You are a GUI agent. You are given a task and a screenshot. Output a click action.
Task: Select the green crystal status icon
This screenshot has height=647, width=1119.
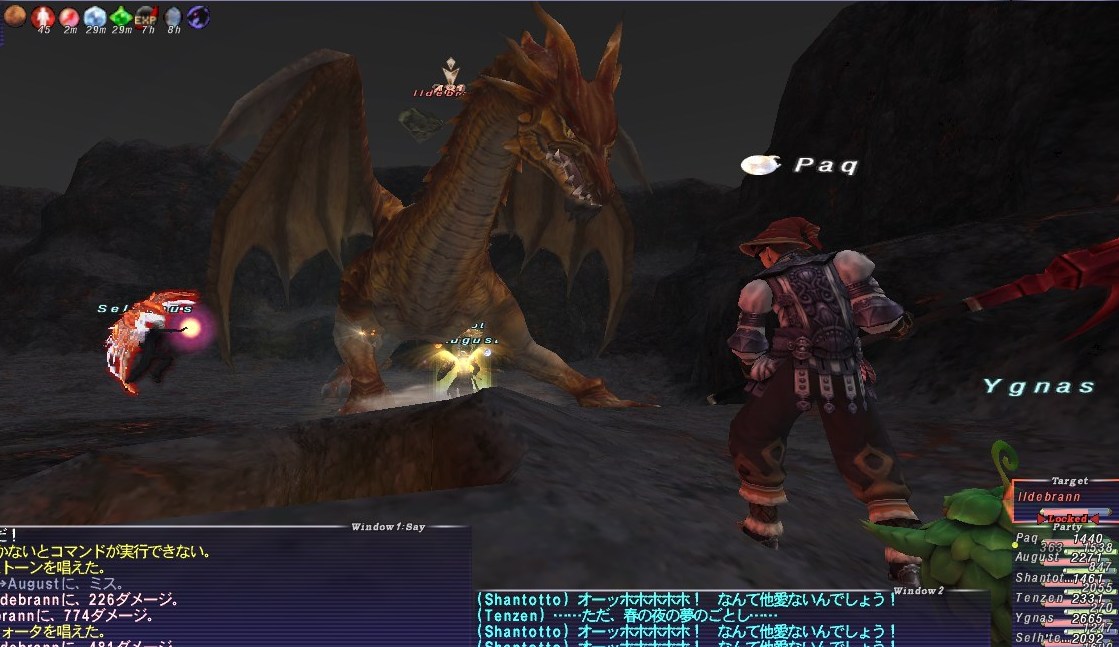(x=120, y=16)
